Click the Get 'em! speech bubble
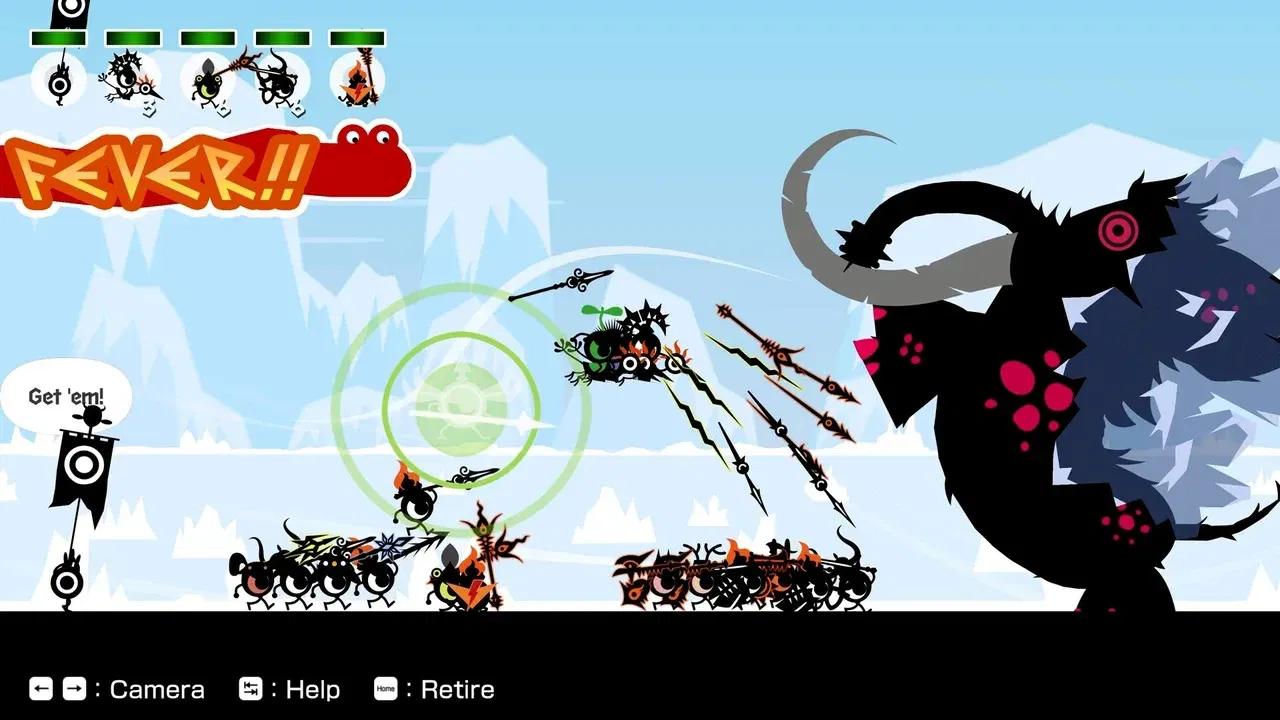This screenshot has height=720, width=1280. tap(68, 396)
